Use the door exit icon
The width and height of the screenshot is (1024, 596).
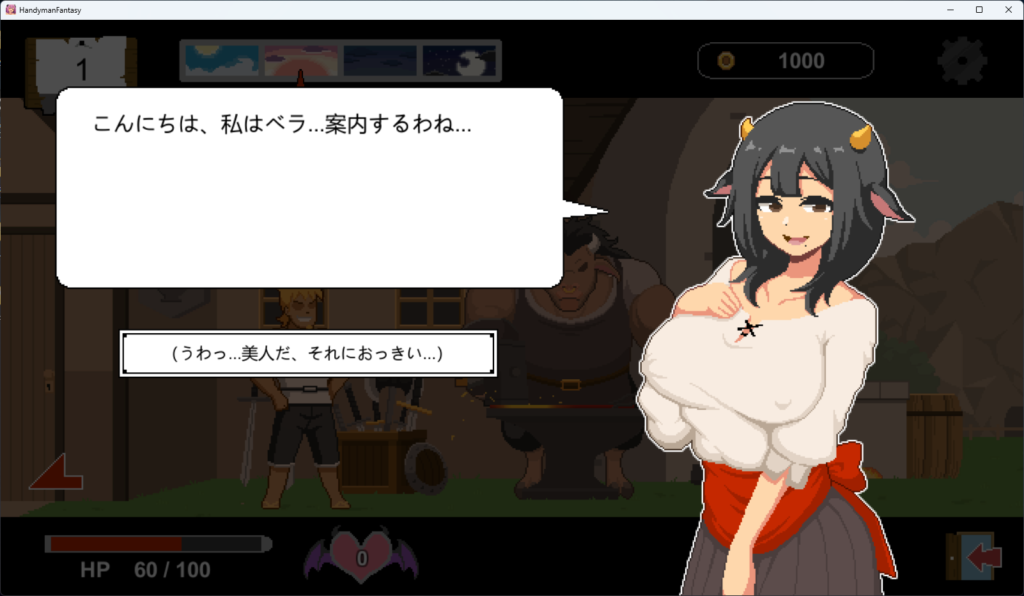[x=972, y=556]
